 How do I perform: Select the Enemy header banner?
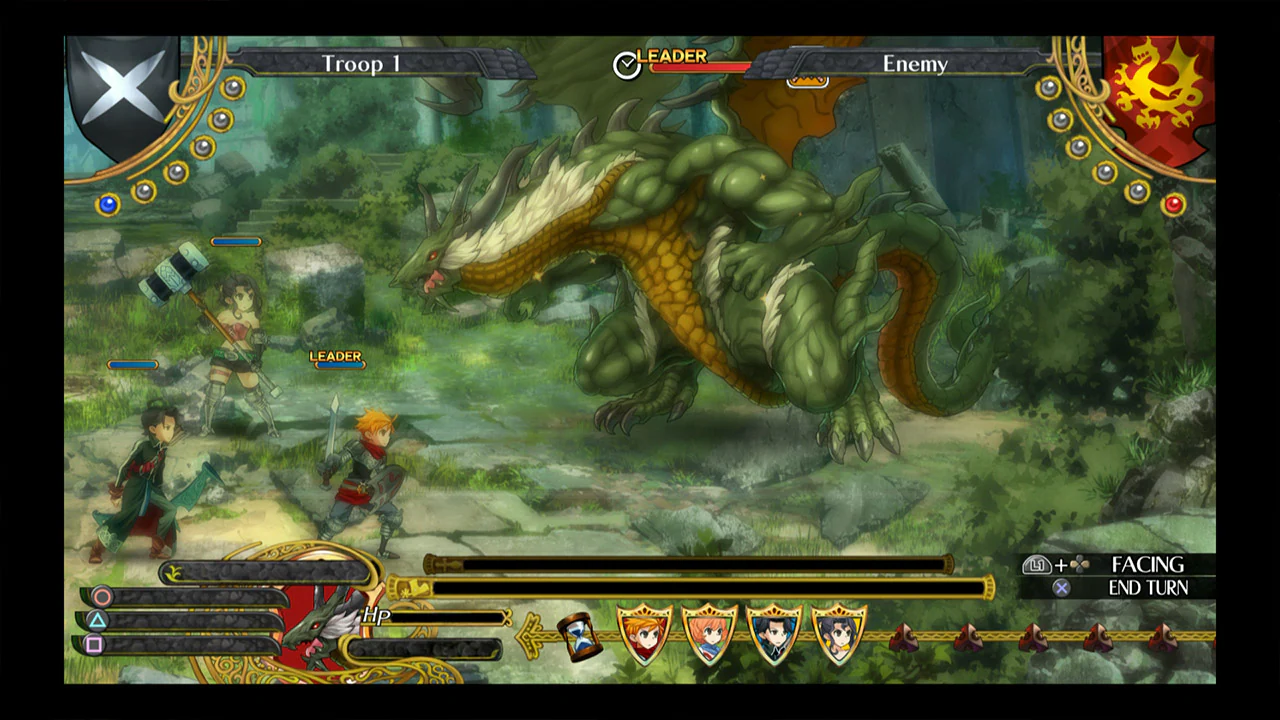pyautogui.click(x=915, y=64)
